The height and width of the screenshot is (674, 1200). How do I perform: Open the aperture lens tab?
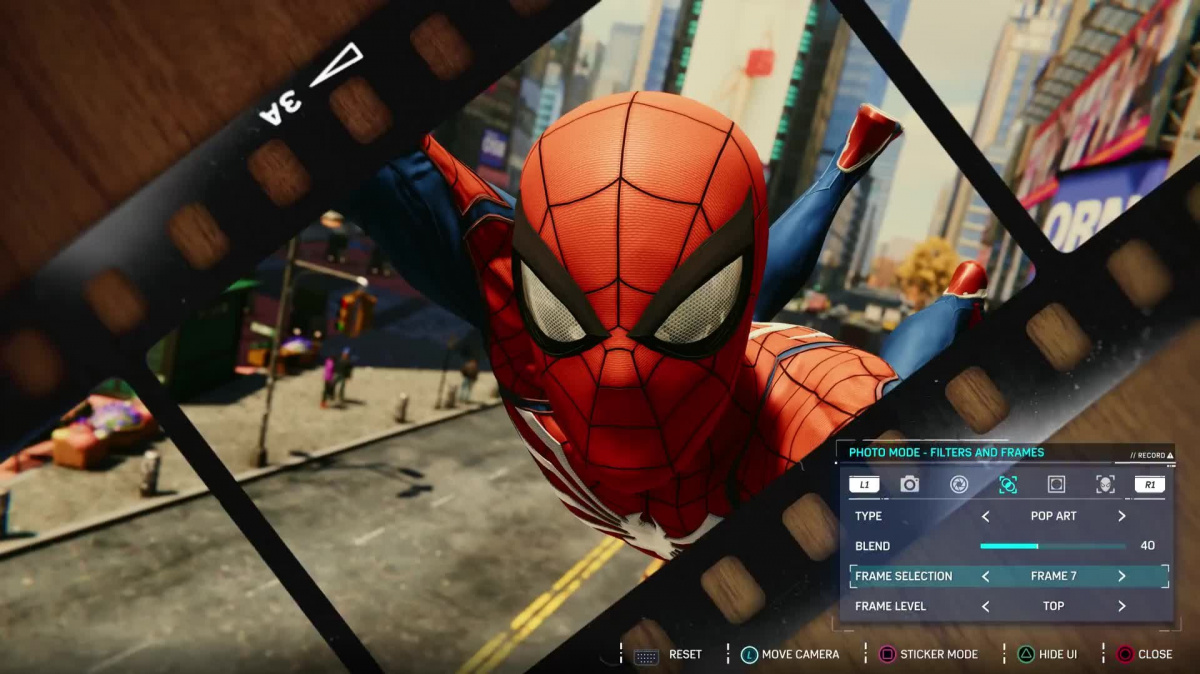pyautogui.click(x=958, y=485)
